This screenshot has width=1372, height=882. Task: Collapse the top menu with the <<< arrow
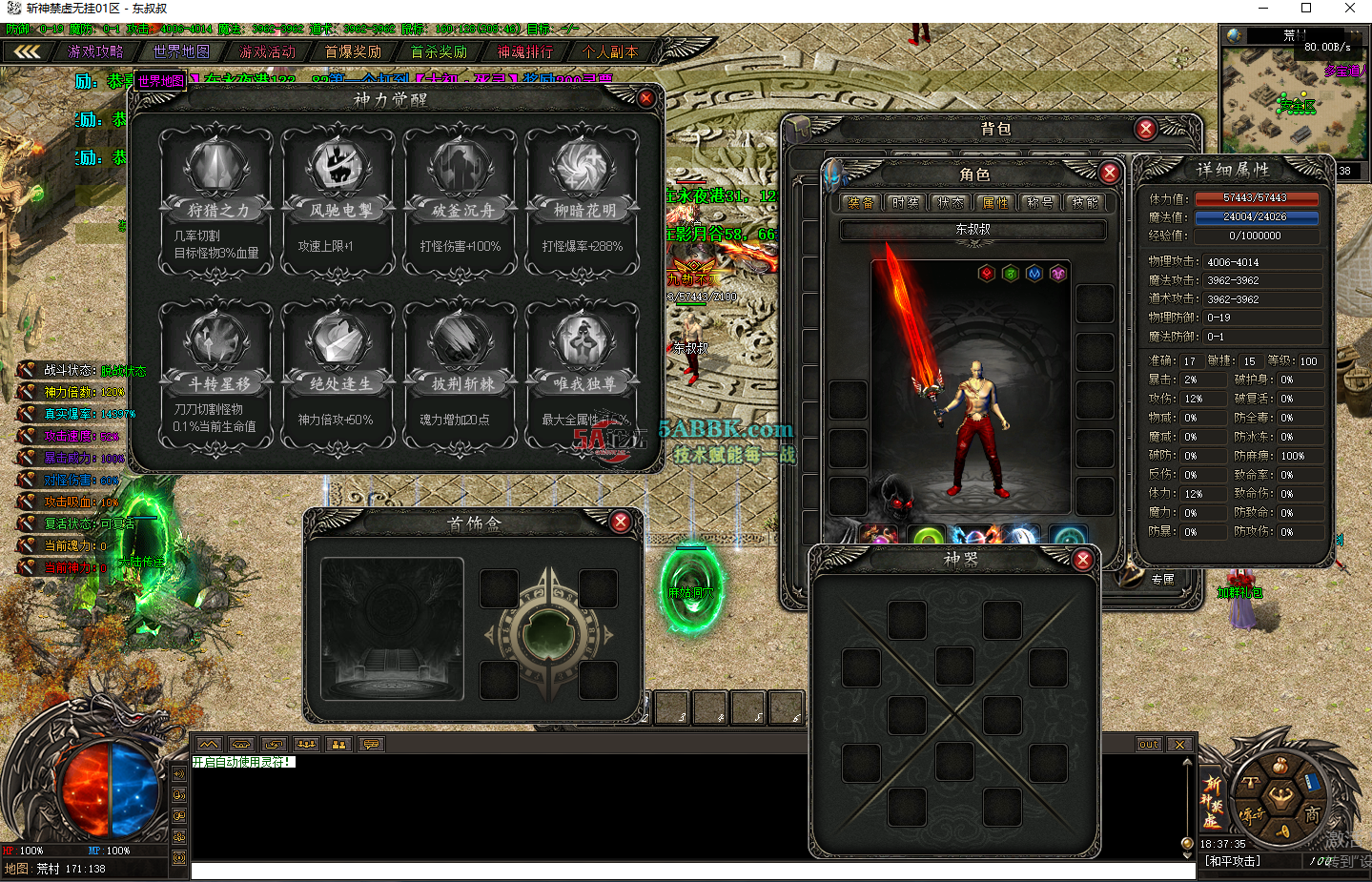29,51
